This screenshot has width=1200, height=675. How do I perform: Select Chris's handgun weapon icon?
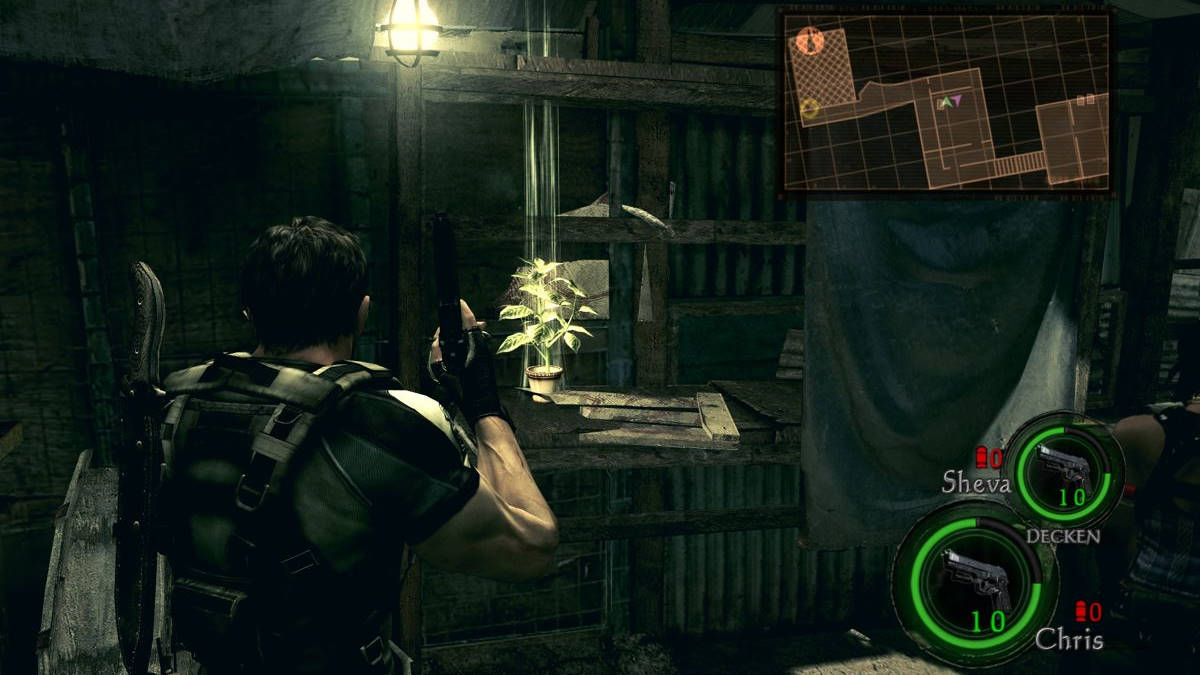pyautogui.click(x=973, y=578)
